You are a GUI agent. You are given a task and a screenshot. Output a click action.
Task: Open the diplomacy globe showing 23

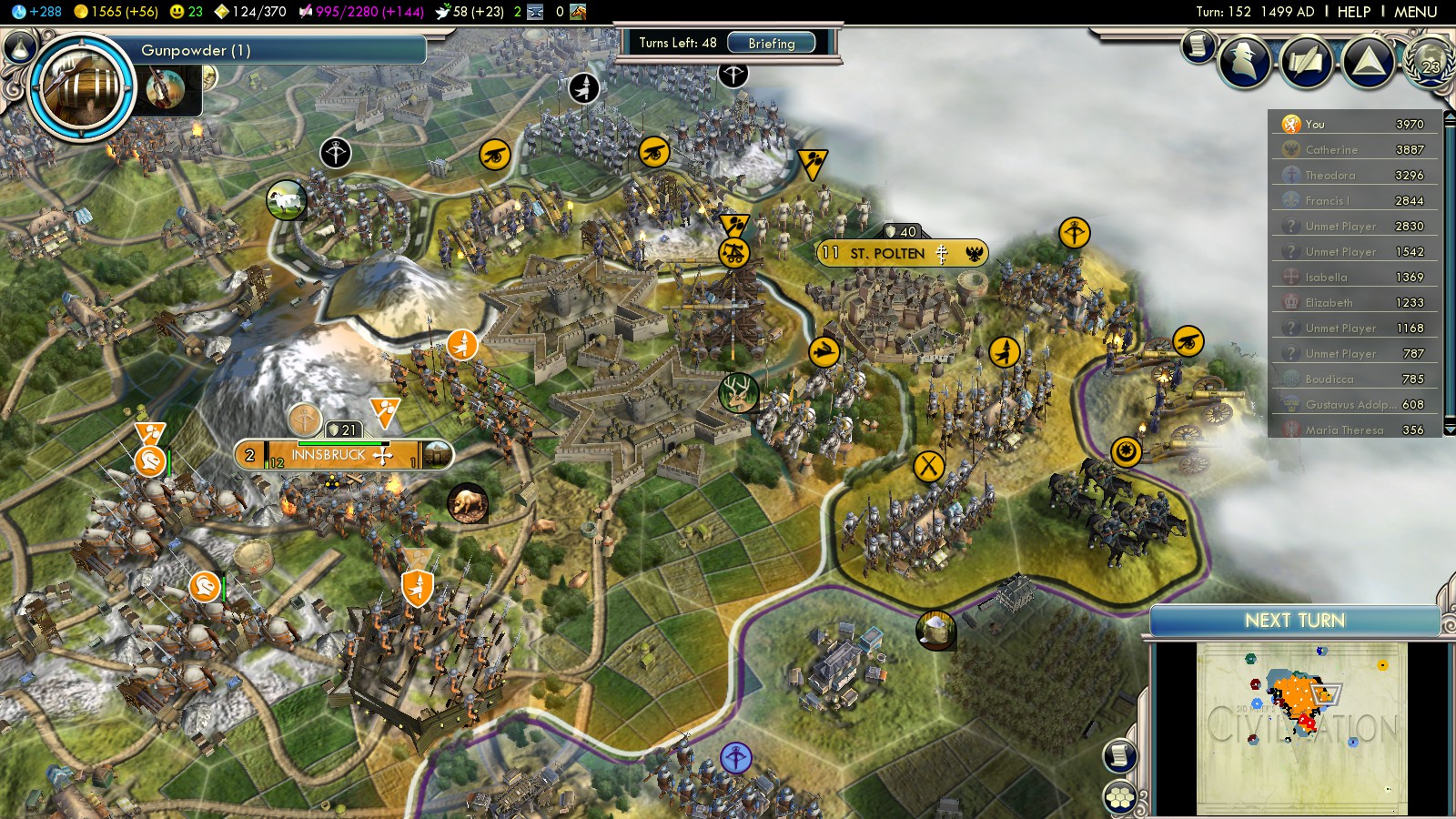coord(1430,62)
